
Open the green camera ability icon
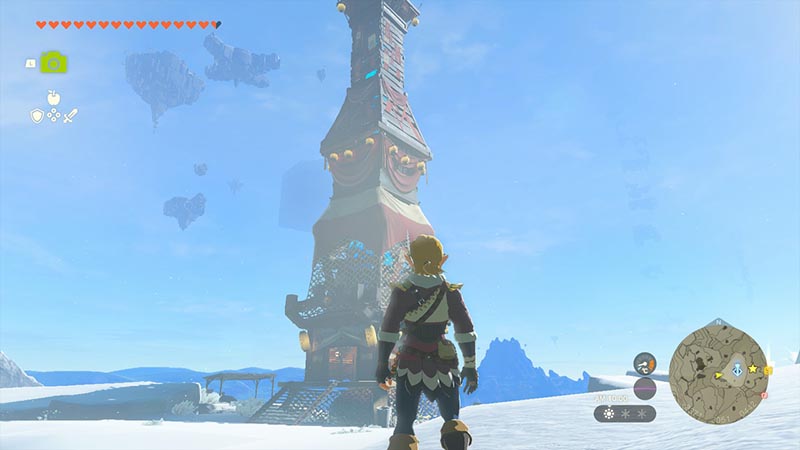53,62
